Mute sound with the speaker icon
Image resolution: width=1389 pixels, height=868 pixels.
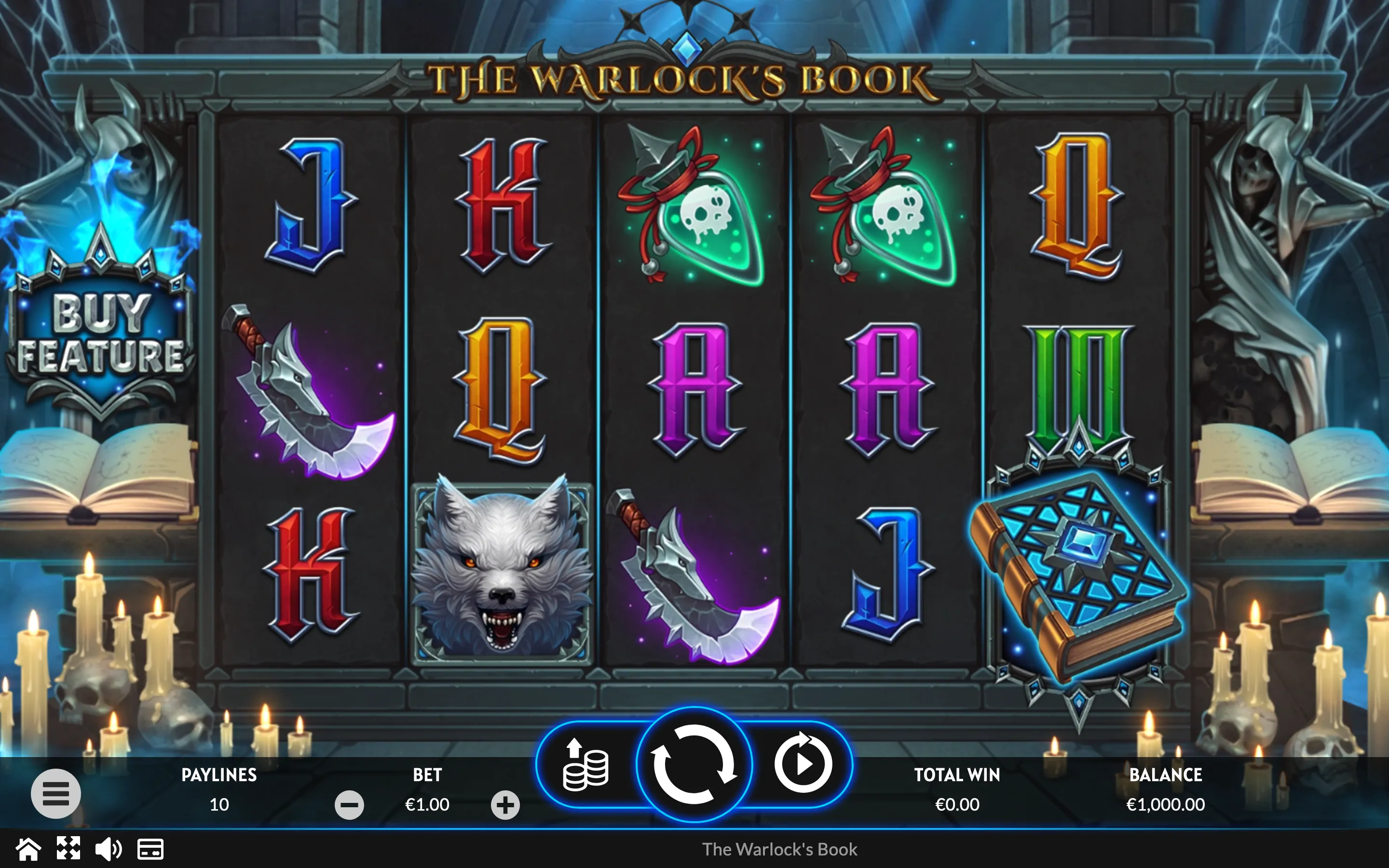coord(108,849)
